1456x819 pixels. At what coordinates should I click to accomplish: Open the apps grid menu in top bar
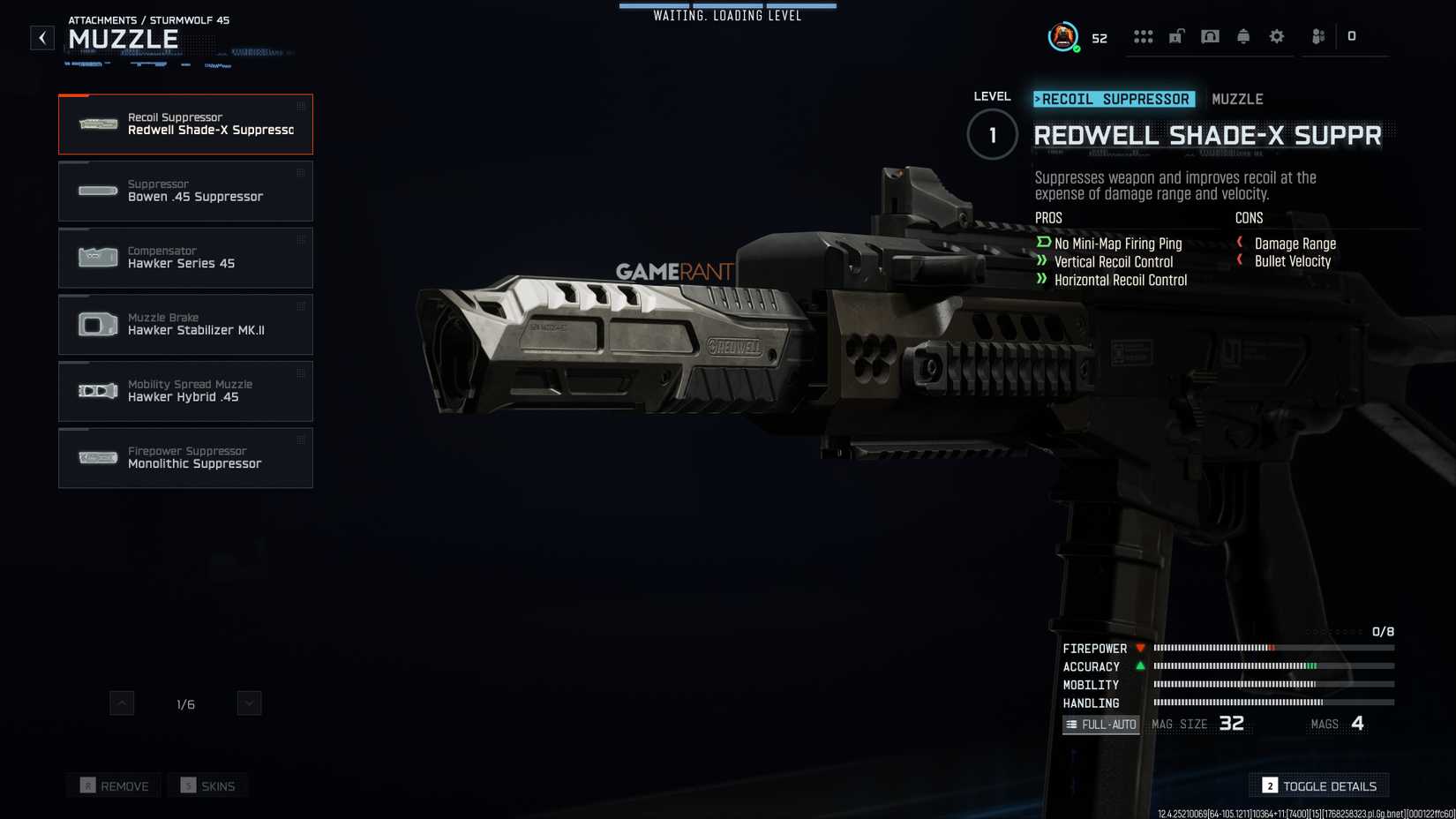click(1144, 36)
